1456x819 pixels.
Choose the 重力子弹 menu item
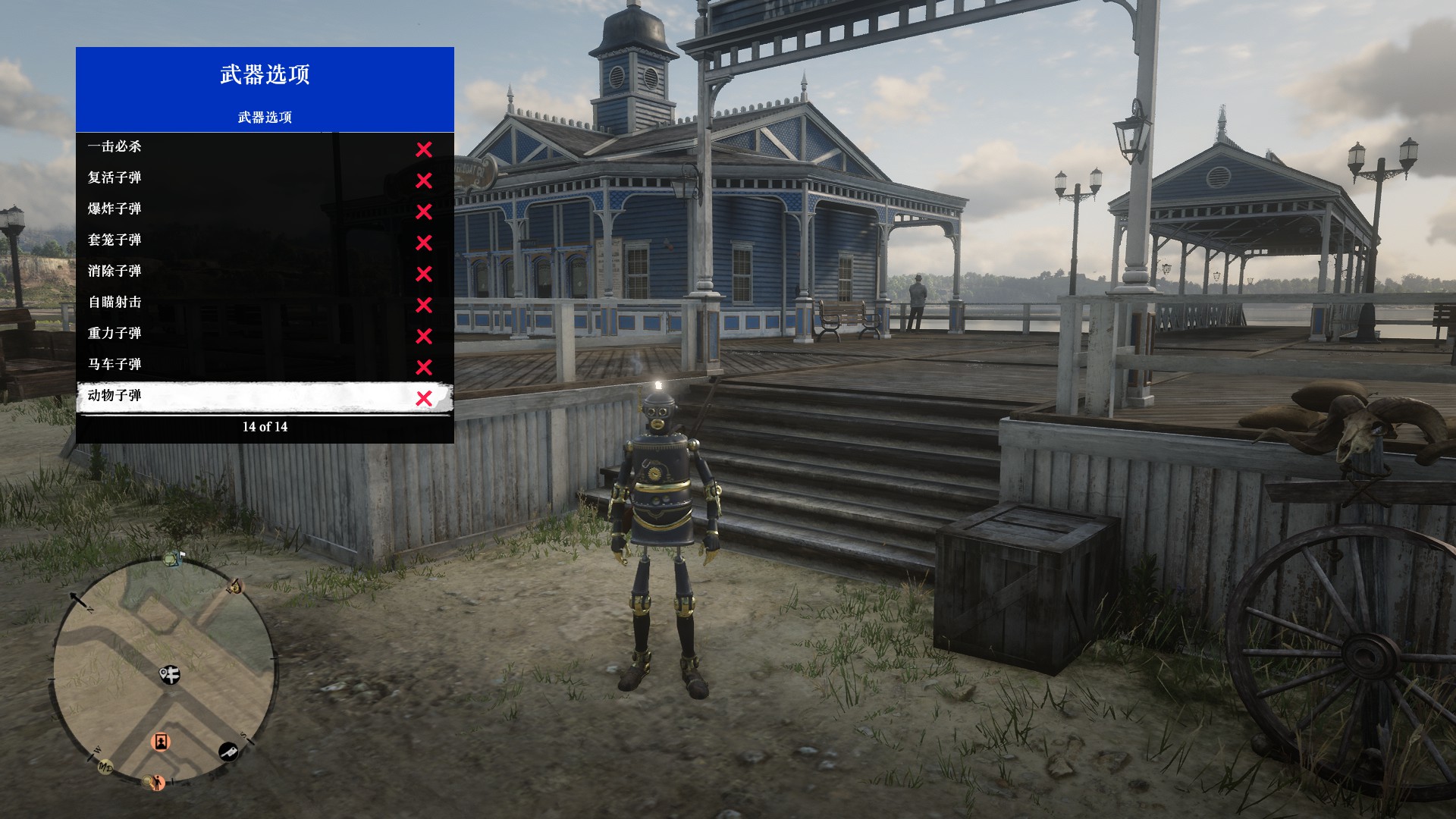click(265, 334)
